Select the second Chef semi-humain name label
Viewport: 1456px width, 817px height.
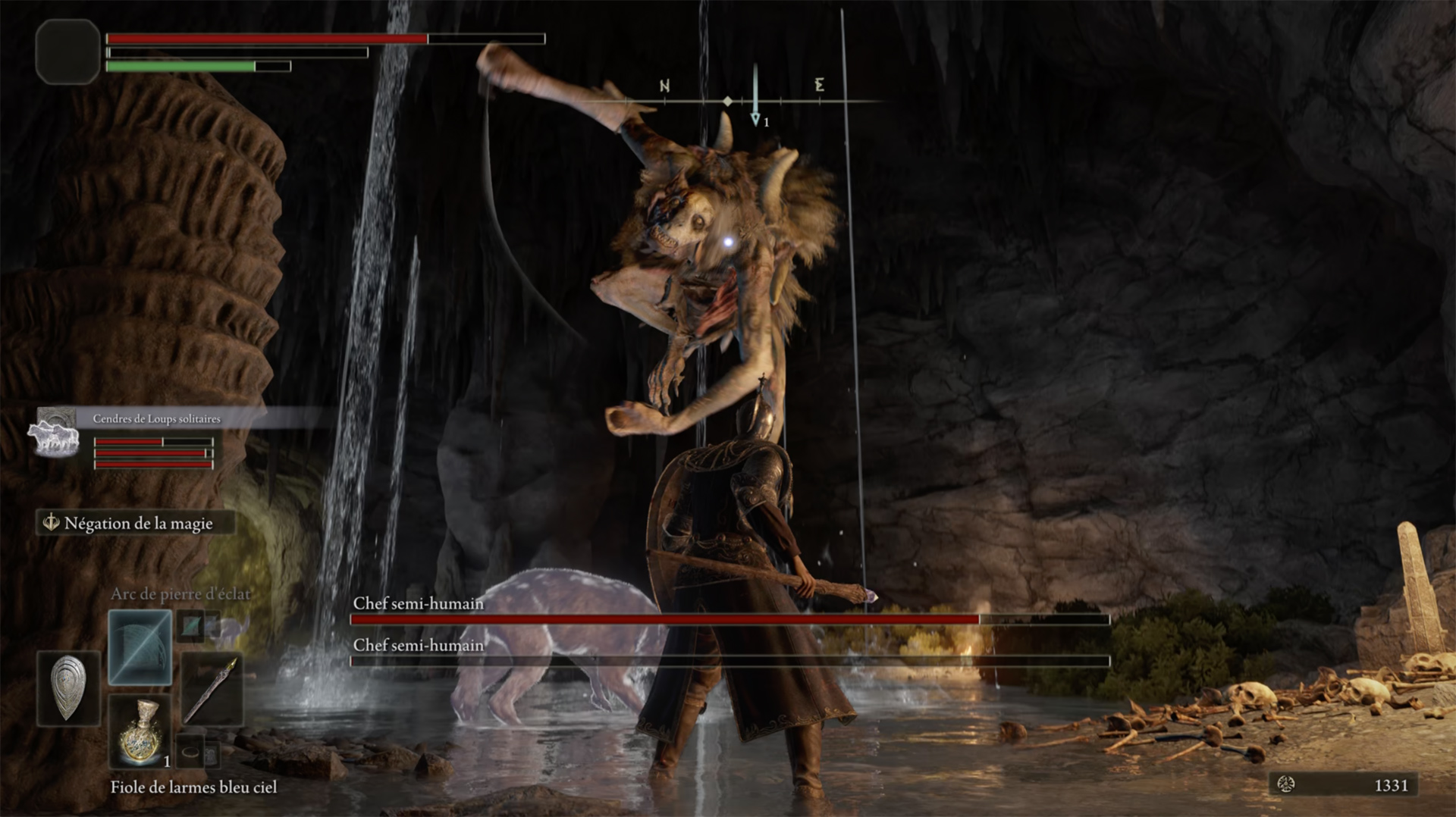tap(418, 645)
